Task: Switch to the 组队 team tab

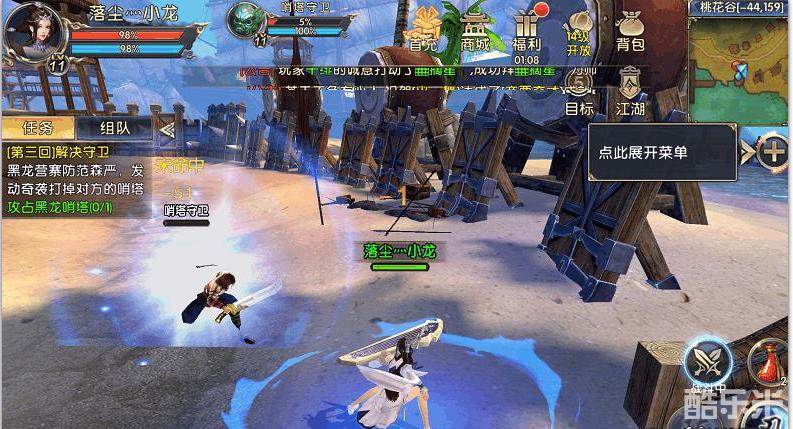Action: [115, 128]
